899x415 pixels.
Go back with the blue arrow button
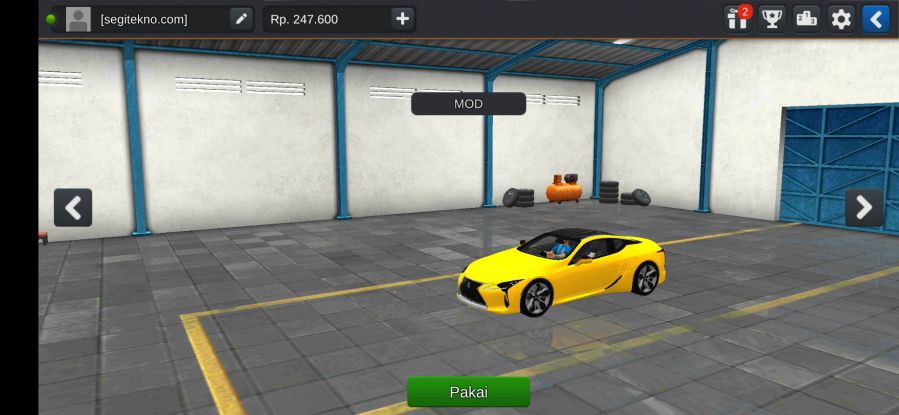[x=876, y=19]
